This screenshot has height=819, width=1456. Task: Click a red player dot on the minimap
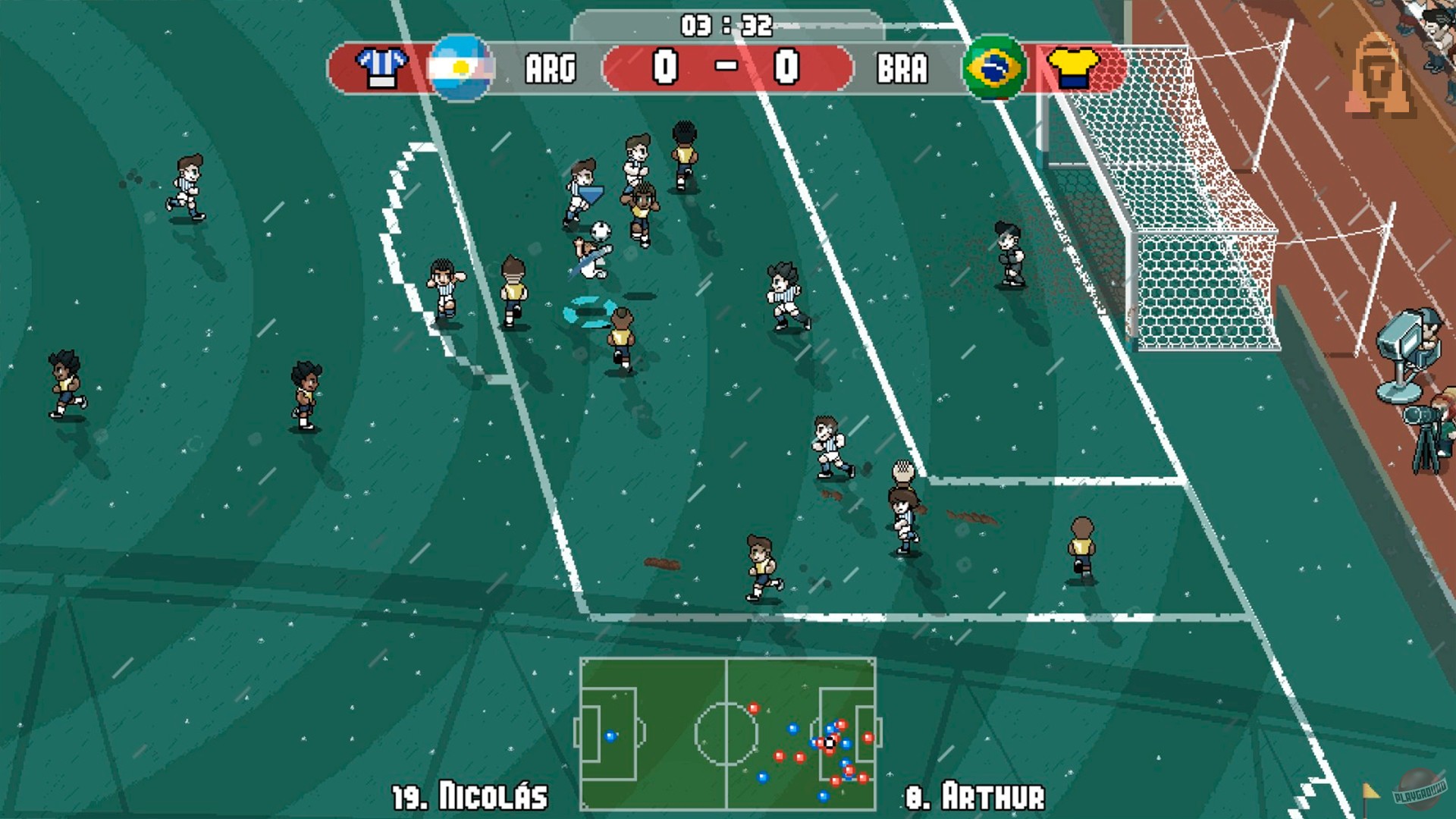pyautogui.click(x=780, y=756)
